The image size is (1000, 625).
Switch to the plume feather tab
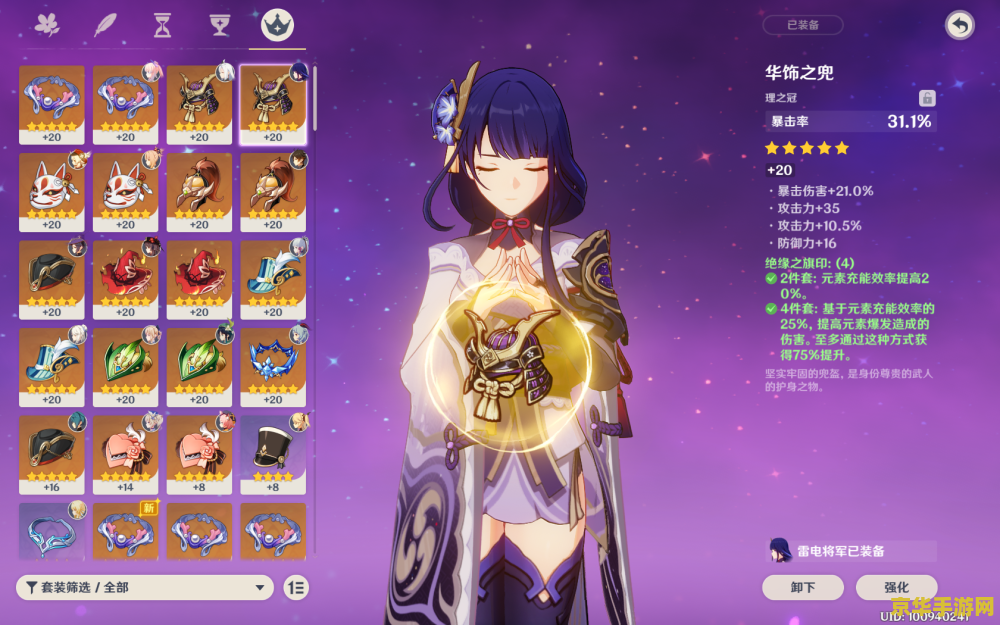(x=105, y=25)
